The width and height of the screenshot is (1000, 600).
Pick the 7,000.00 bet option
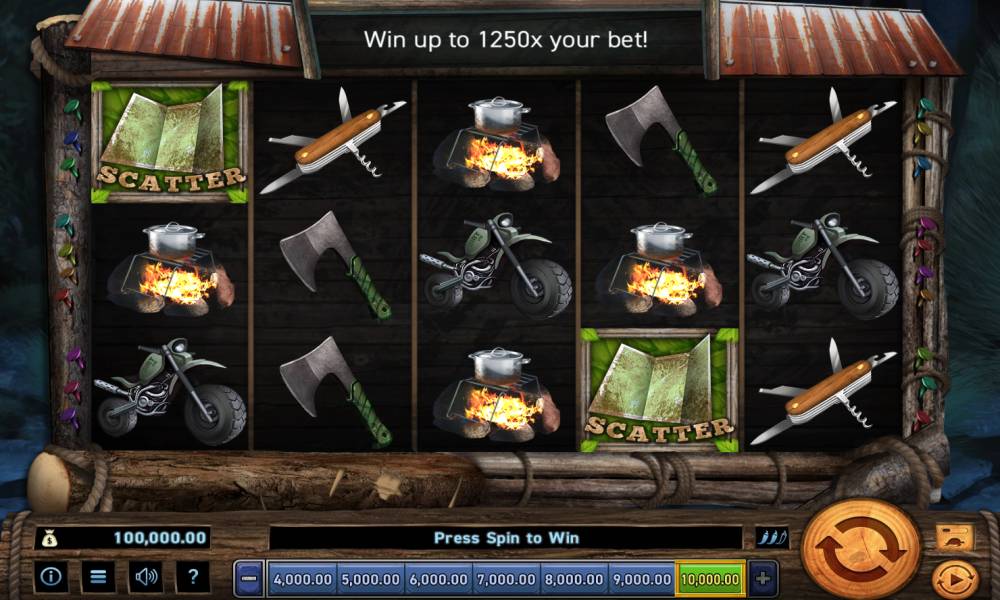[506, 578]
